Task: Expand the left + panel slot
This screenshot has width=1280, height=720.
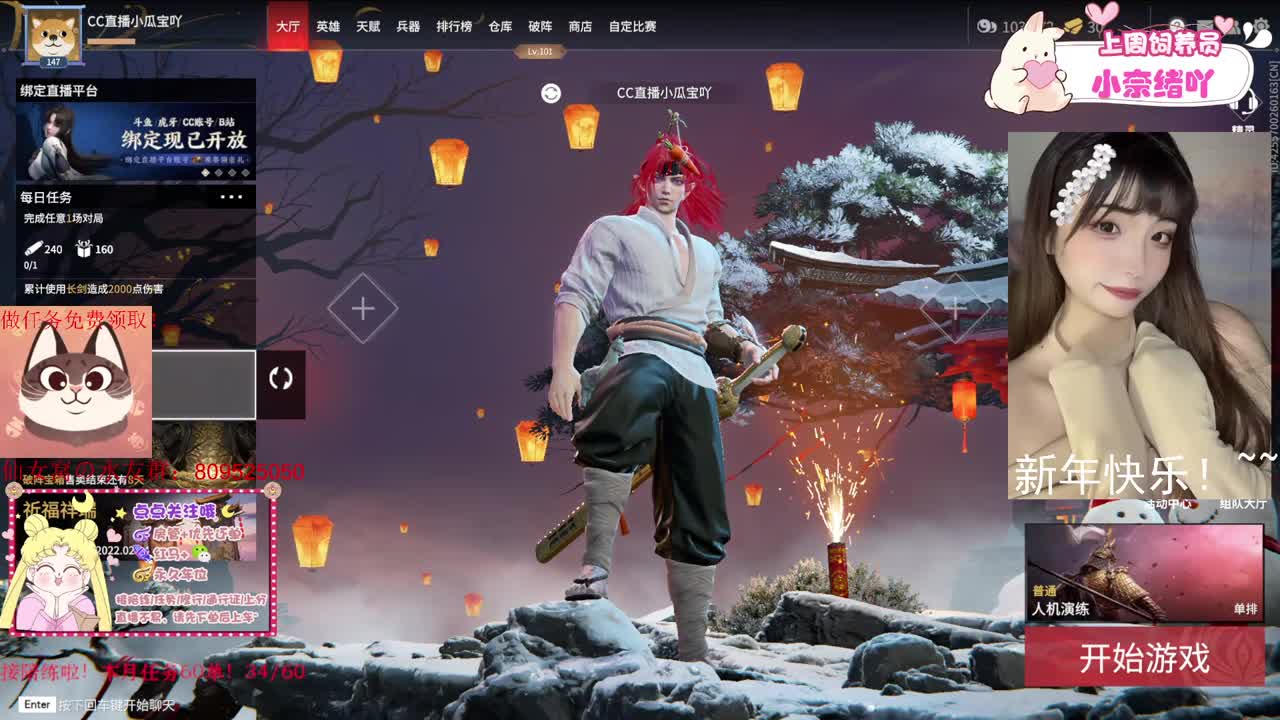Action: [x=362, y=310]
